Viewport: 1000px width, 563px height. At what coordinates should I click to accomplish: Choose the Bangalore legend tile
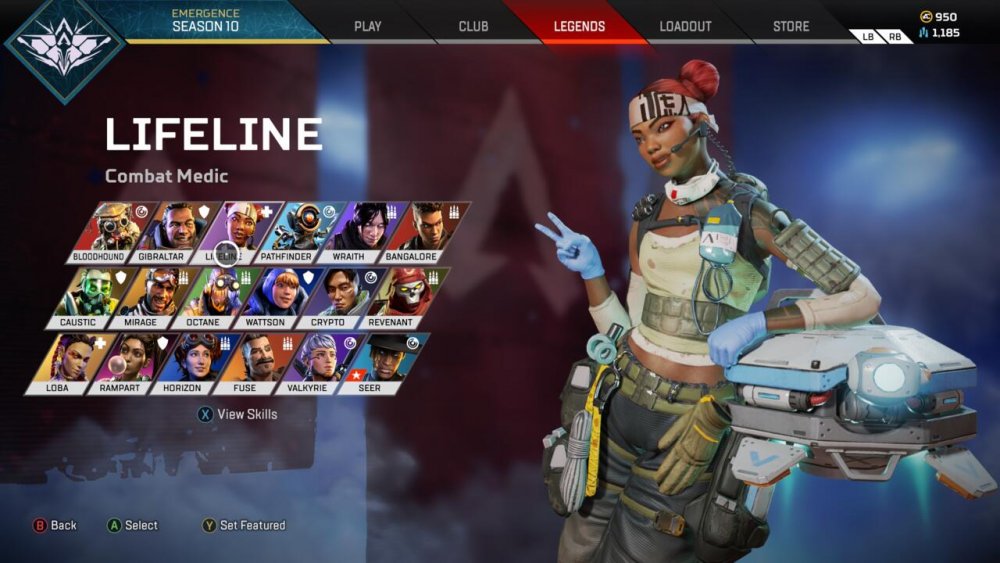[x=423, y=231]
